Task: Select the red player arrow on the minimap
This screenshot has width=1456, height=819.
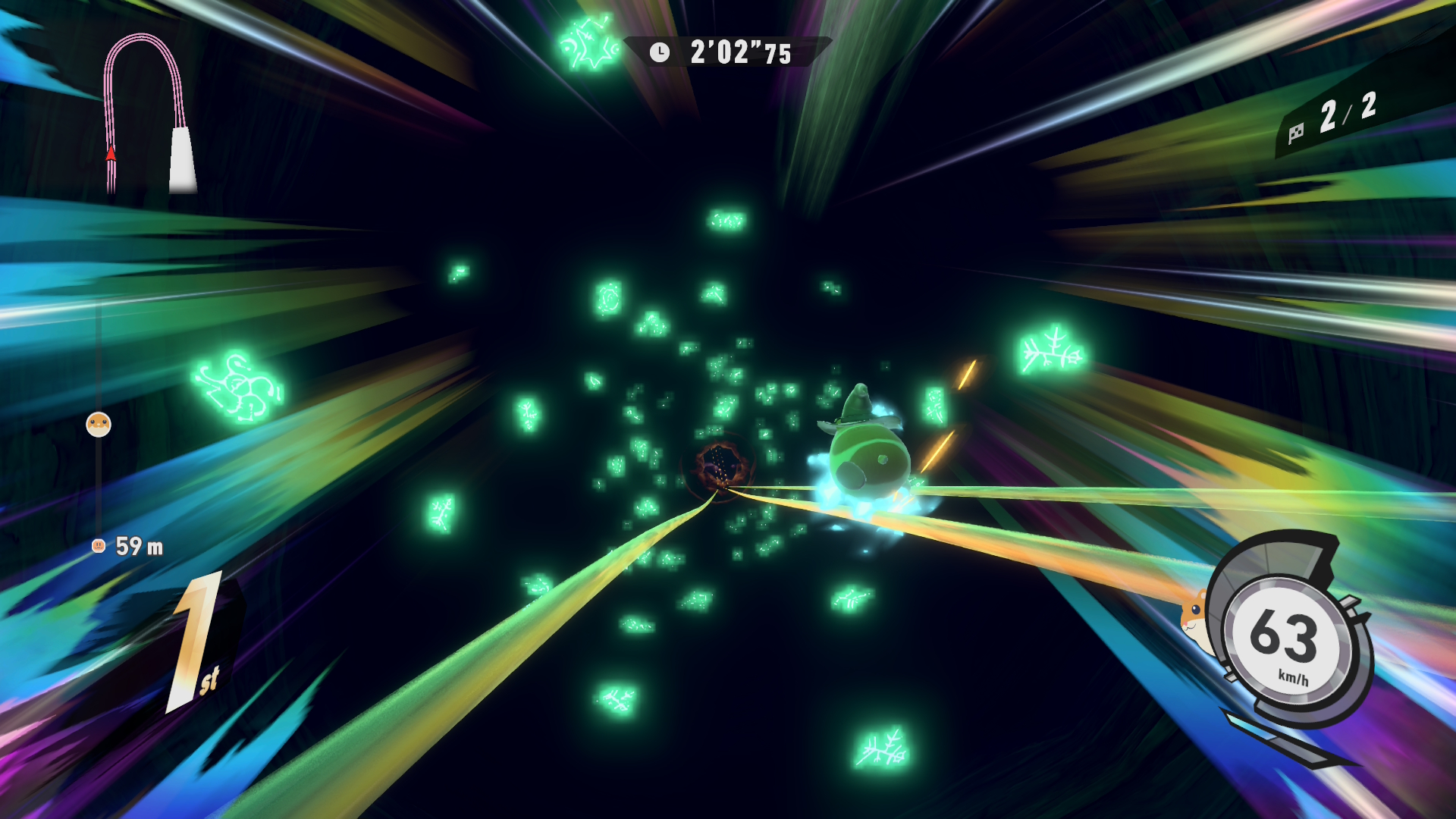Action: pyautogui.click(x=111, y=153)
